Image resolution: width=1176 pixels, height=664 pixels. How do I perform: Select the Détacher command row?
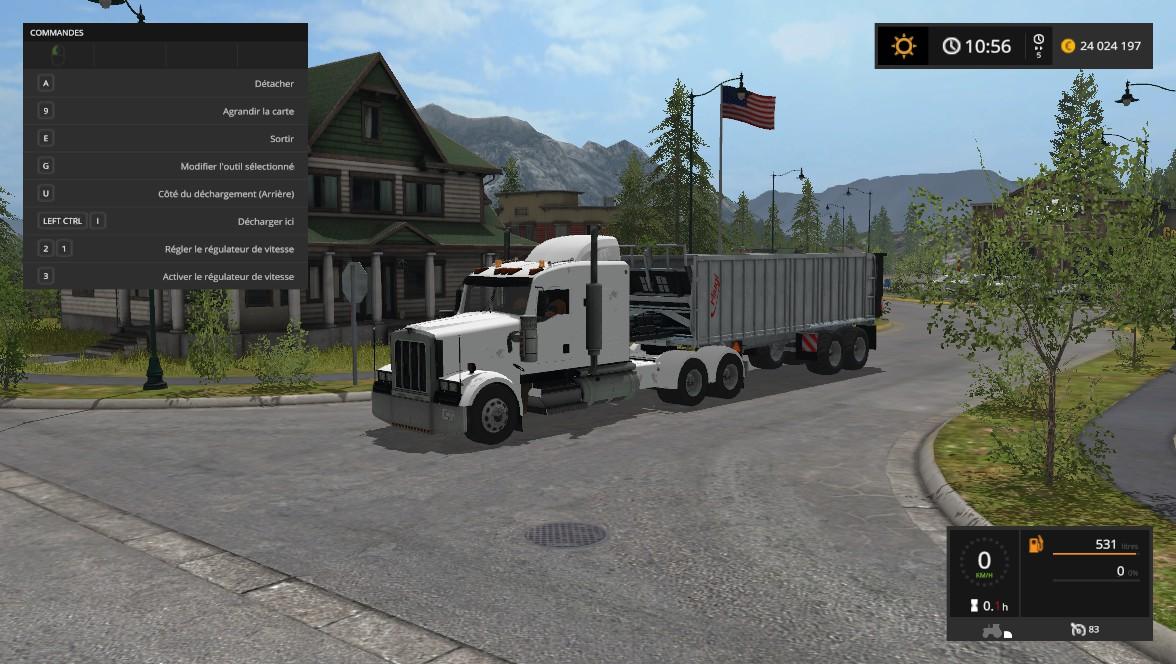165,84
